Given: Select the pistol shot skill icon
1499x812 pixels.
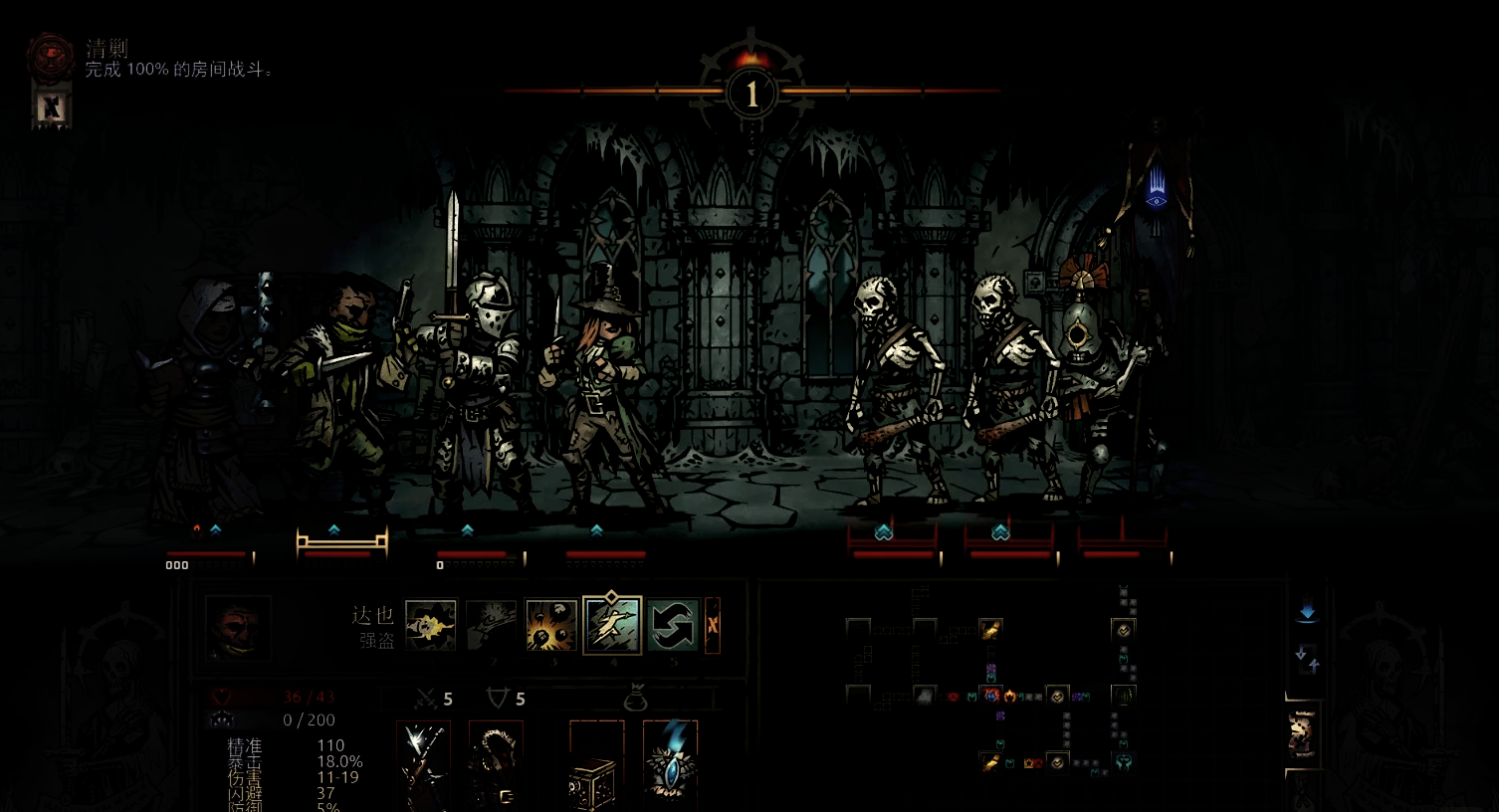Looking at the screenshot, I should 490,625.
